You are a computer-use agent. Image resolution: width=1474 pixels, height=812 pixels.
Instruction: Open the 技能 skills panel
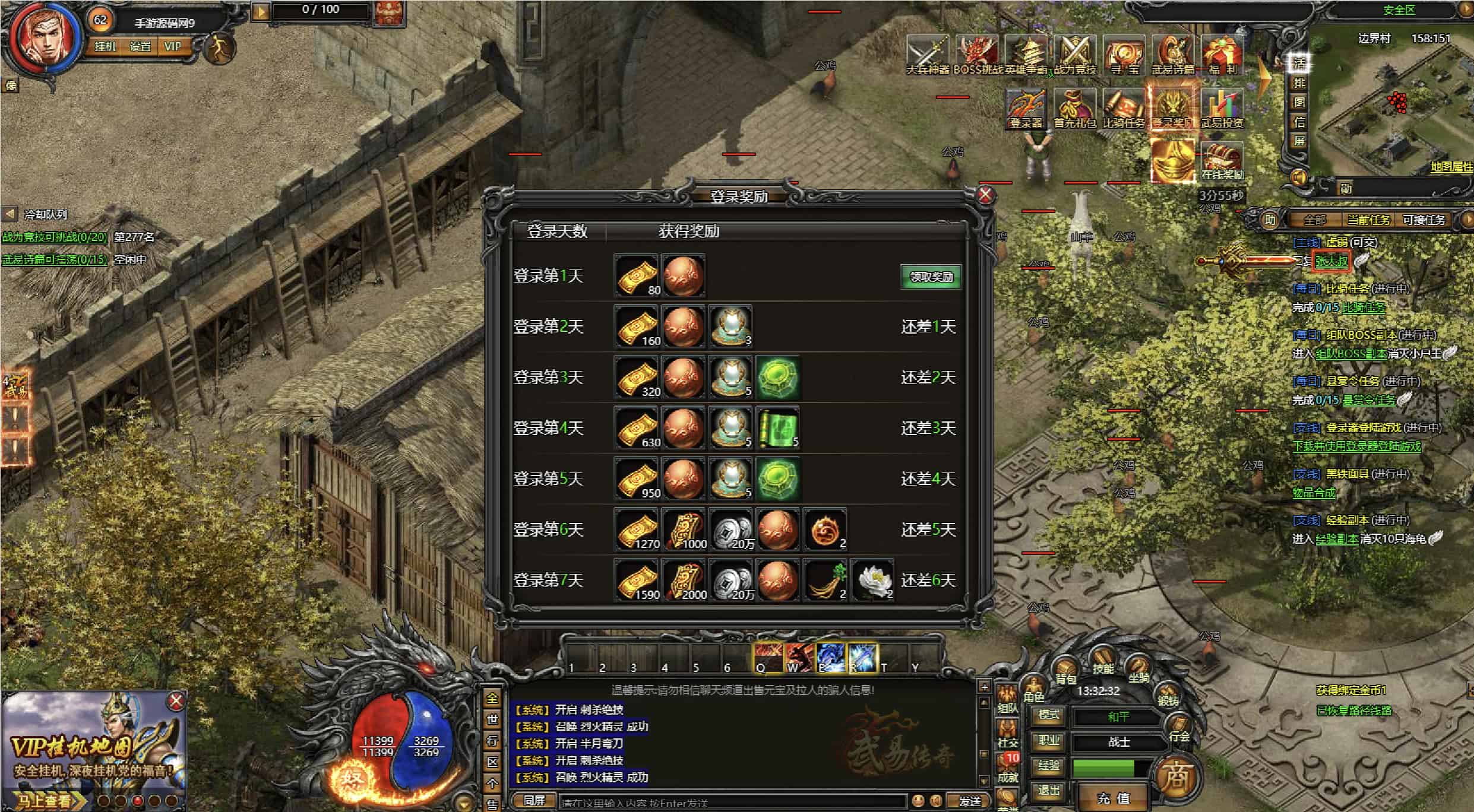[x=1102, y=663]
